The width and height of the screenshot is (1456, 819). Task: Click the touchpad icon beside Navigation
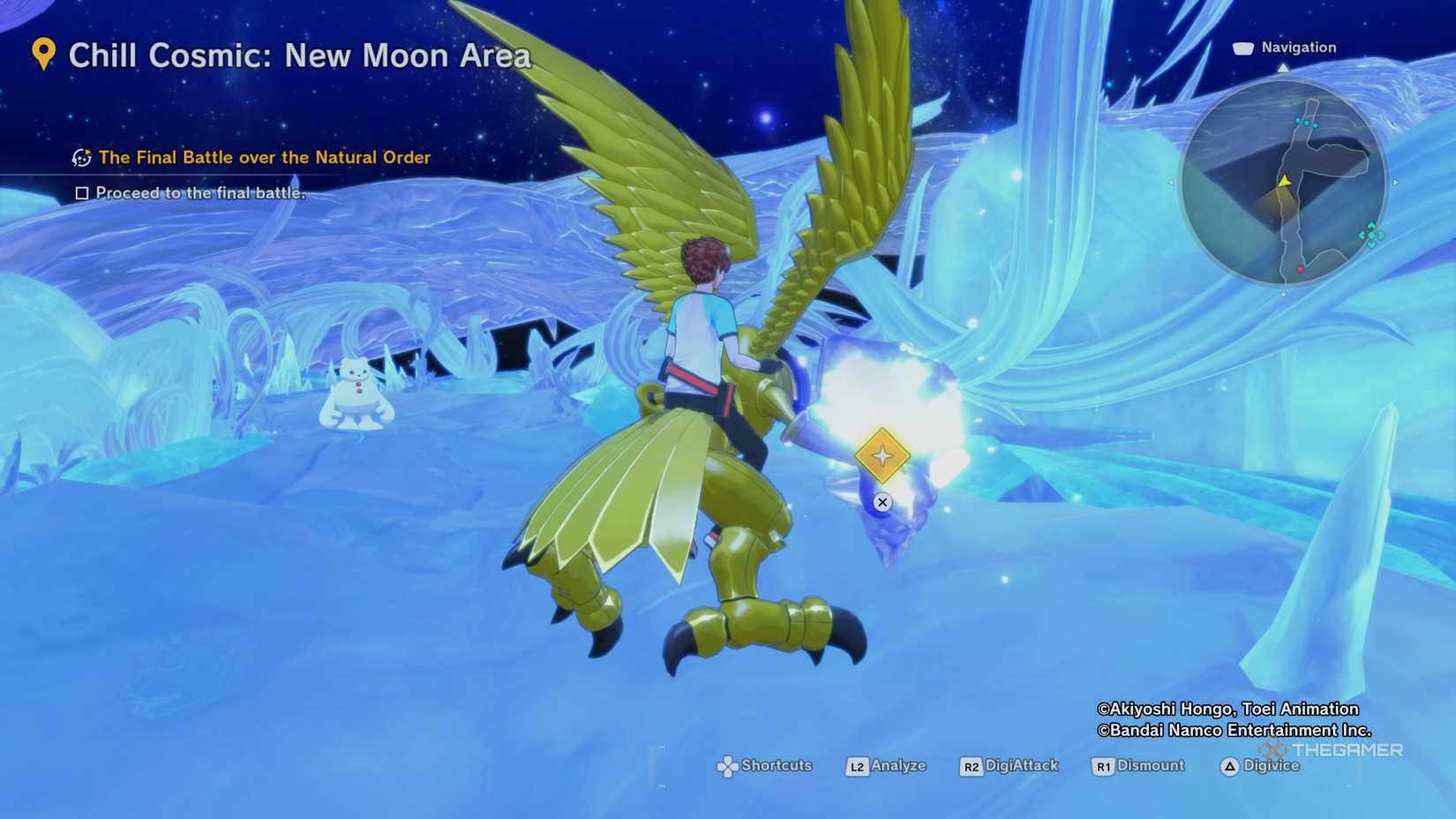(x=1243, y=47)
